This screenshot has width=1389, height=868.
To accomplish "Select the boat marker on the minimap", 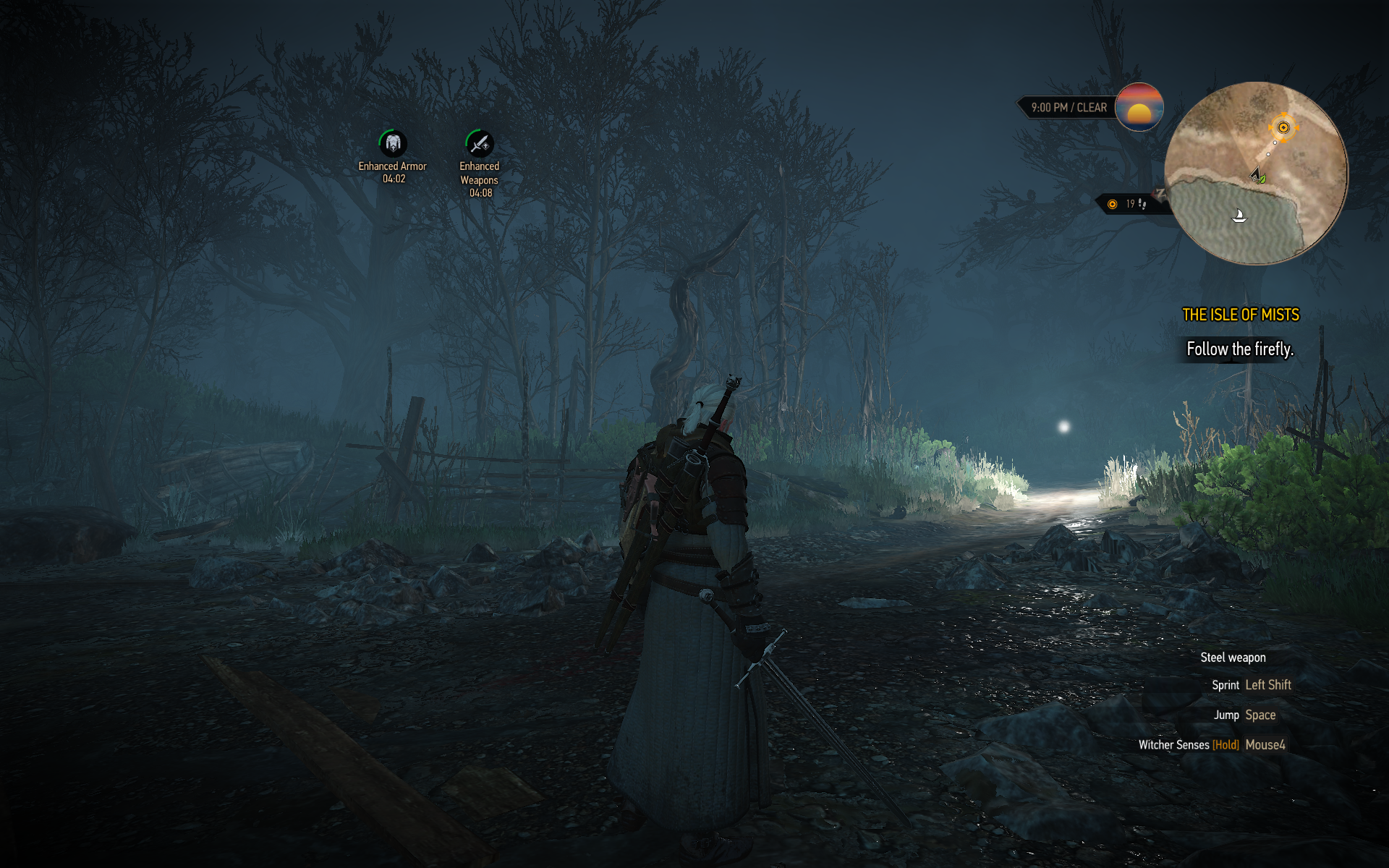I will 1239,216.
